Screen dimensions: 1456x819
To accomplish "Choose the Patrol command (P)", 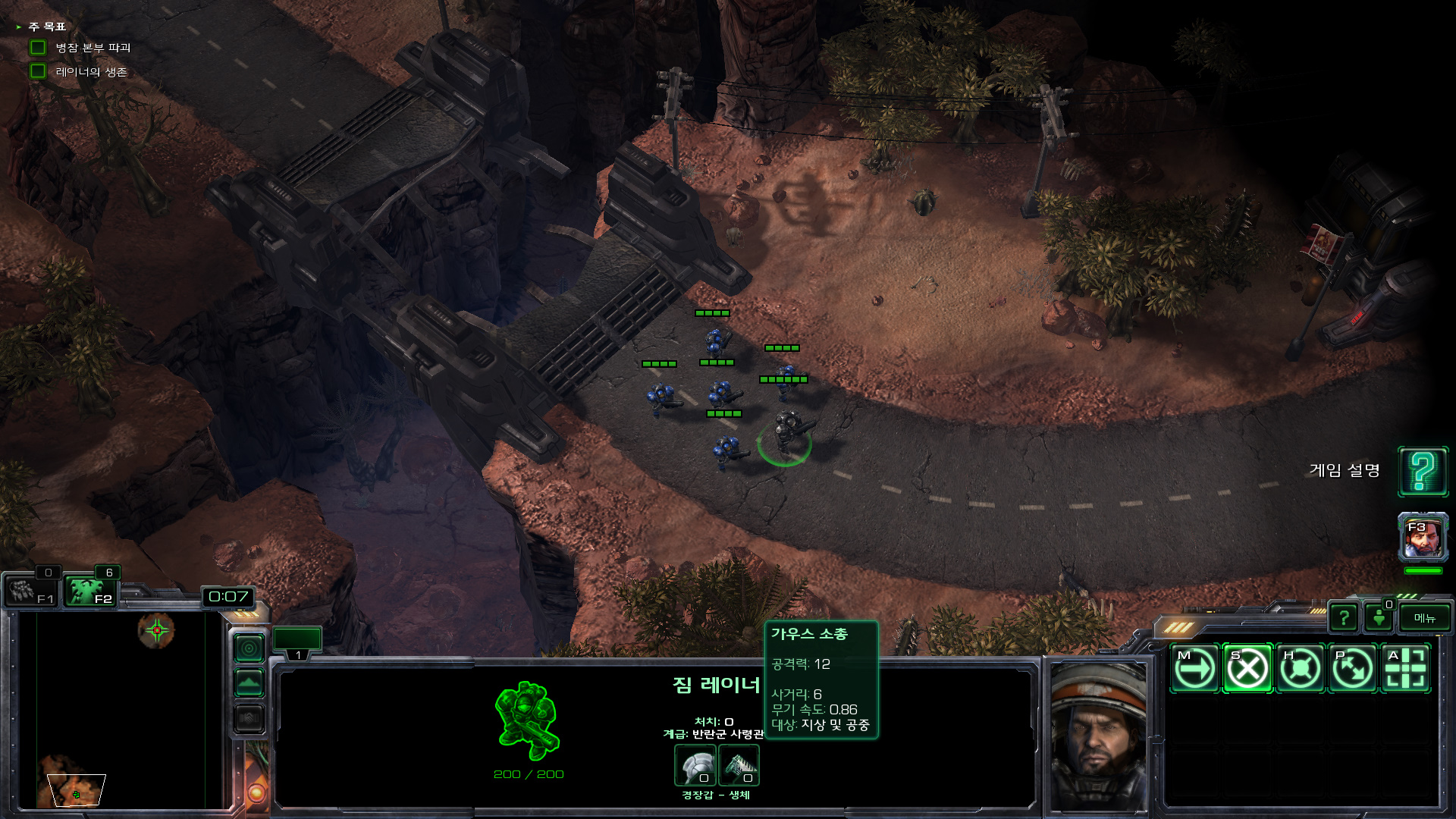I will pos(1353,669).
